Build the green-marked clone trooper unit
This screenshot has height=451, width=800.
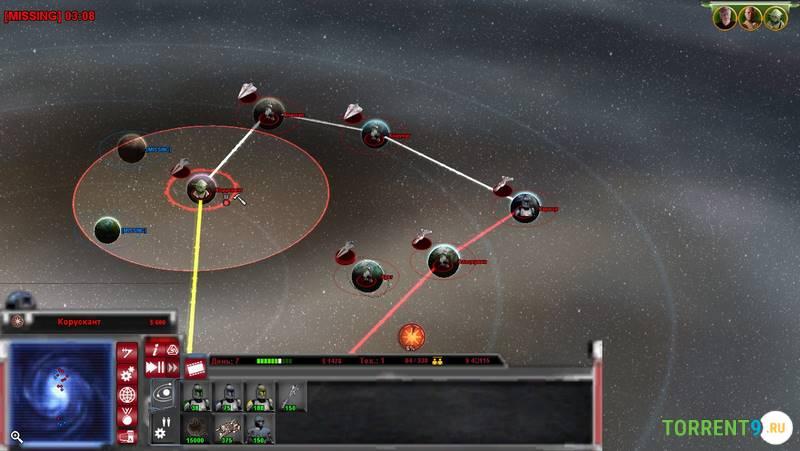[x=197, y=397]
